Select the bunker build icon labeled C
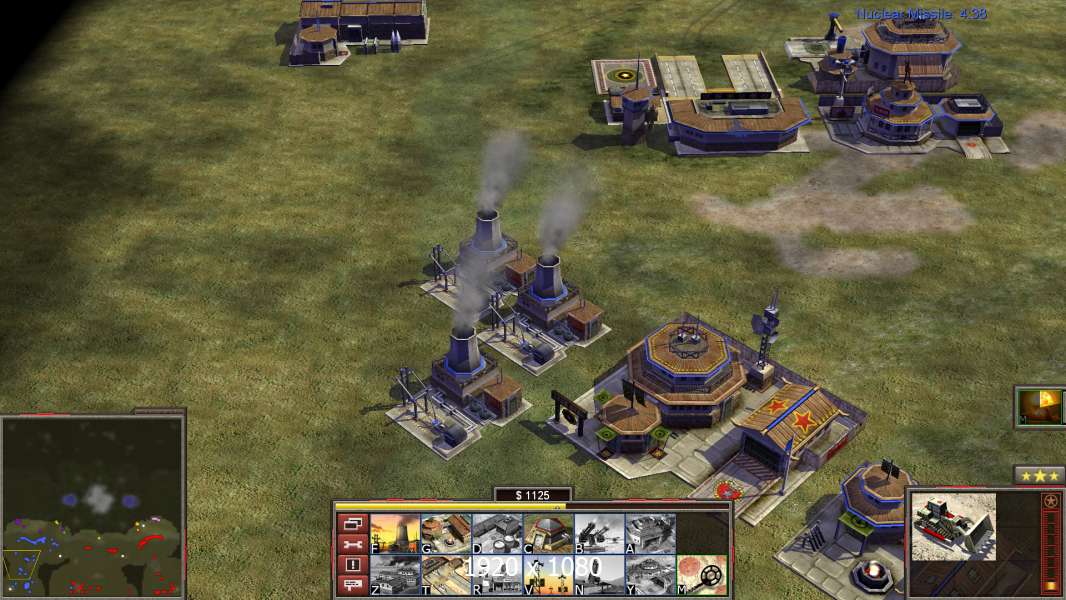Image resolution: width=1066 pixels, height=600 pixels. (x=548, y=533)
